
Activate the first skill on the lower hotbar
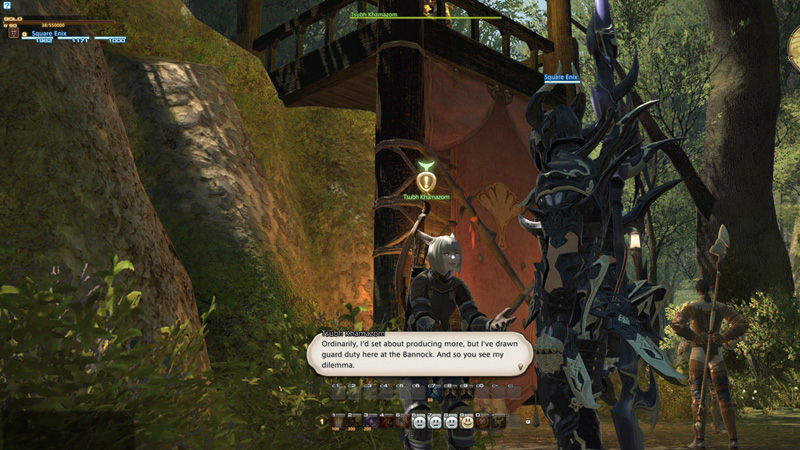point(337,422)
